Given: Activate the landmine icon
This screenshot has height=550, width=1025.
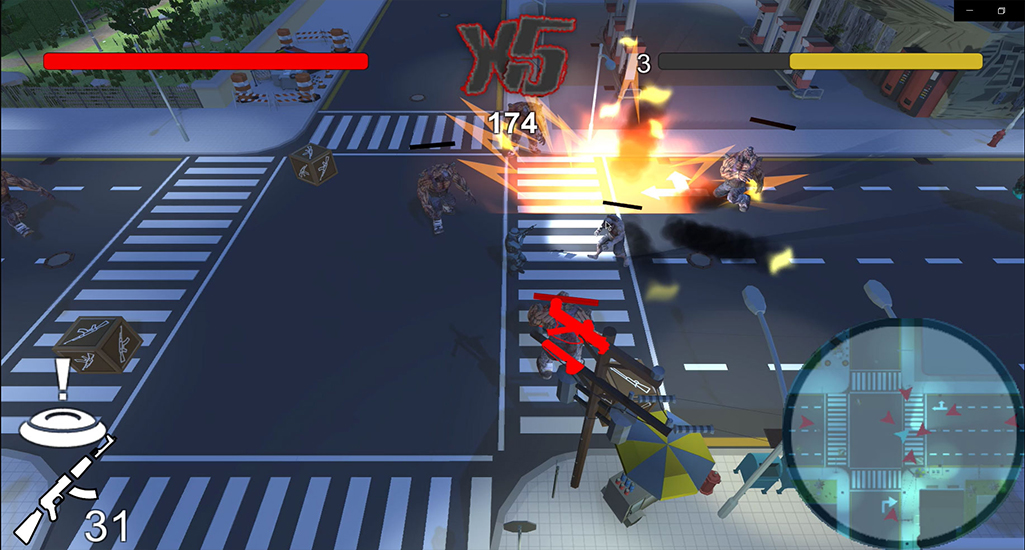Looking at the screenshot, I should click(x=62, y=426).
